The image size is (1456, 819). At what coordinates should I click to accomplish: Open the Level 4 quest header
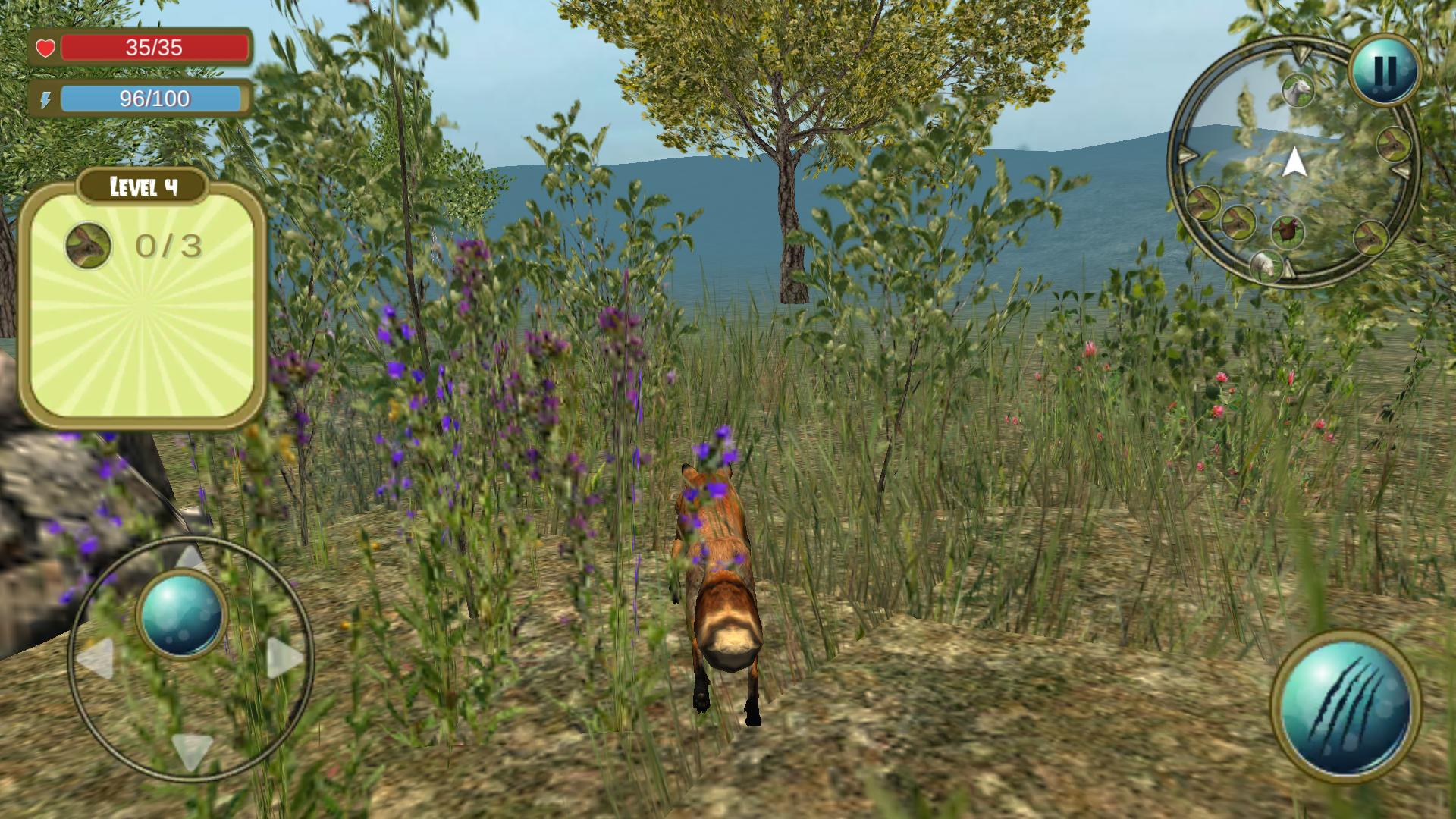144,186
